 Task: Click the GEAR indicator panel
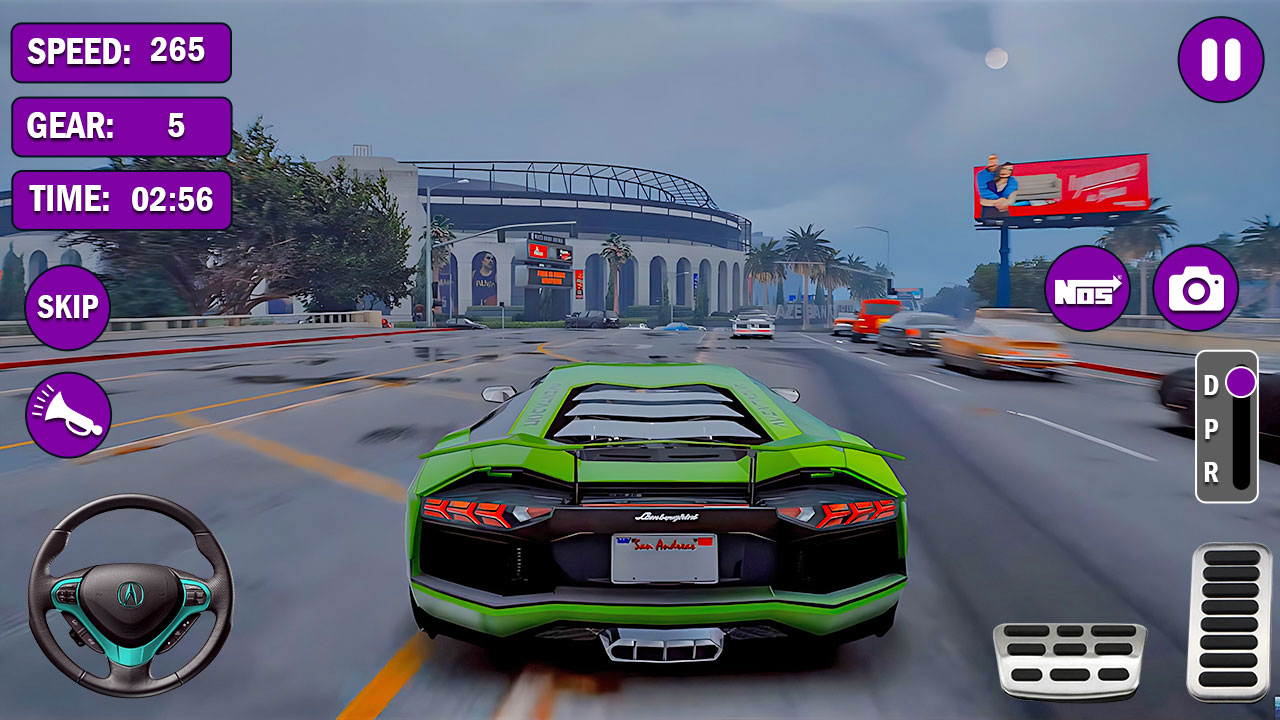120,127
